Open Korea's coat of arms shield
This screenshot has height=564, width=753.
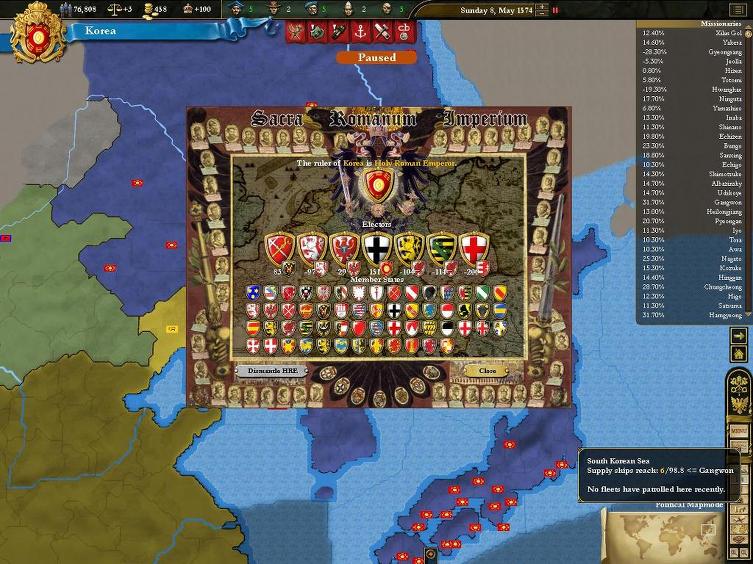click(39, 35)
